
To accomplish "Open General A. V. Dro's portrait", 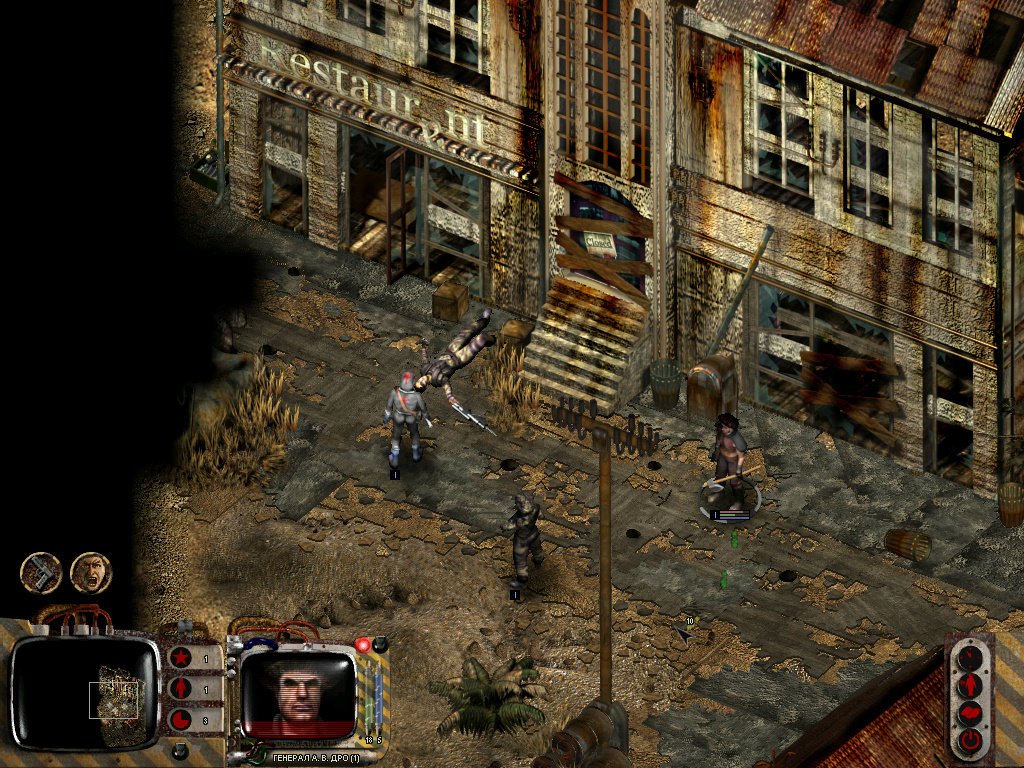I will [x=299, y=691].
